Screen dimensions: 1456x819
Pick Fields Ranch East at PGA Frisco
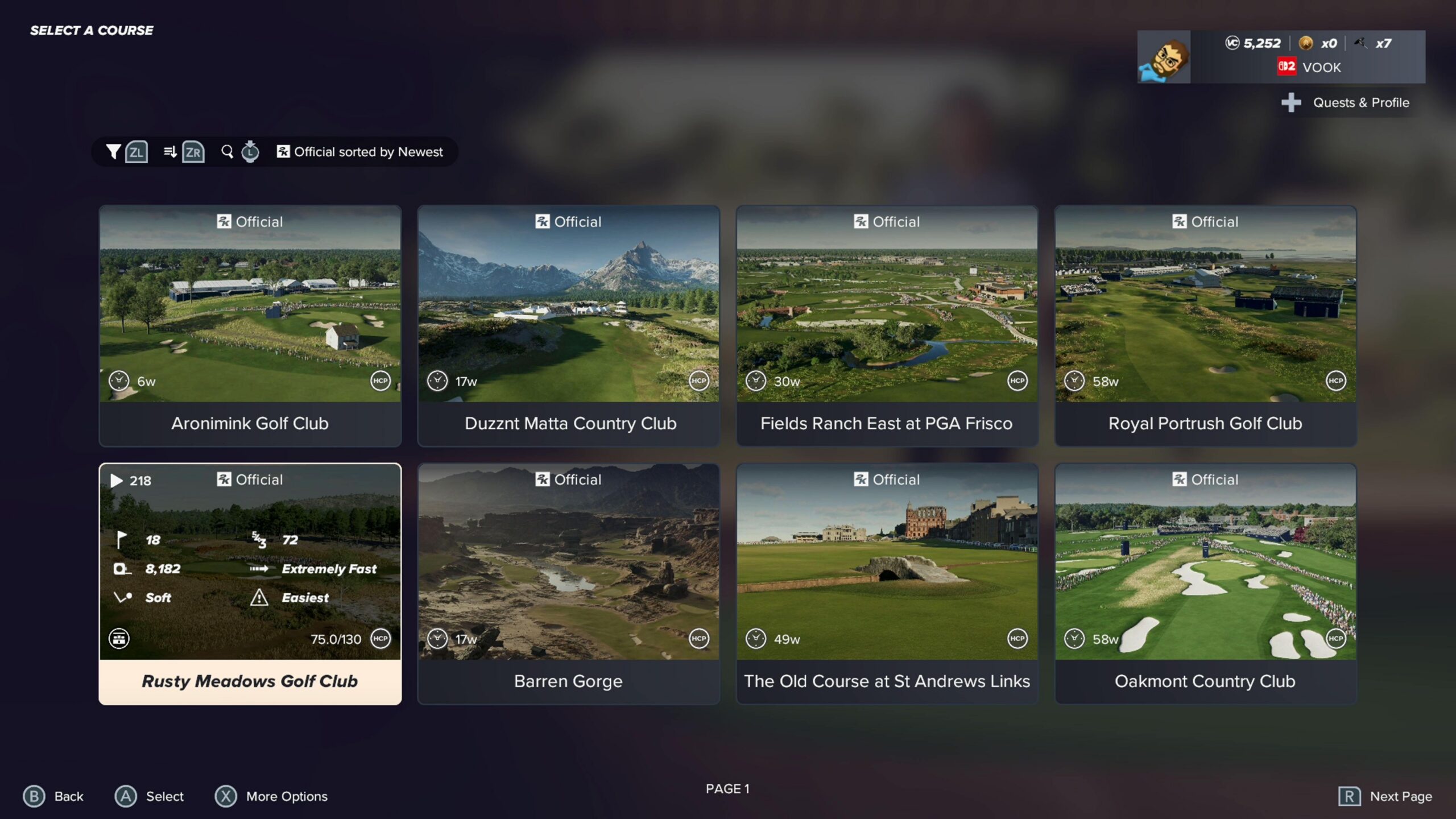click(x=887, y=325)
